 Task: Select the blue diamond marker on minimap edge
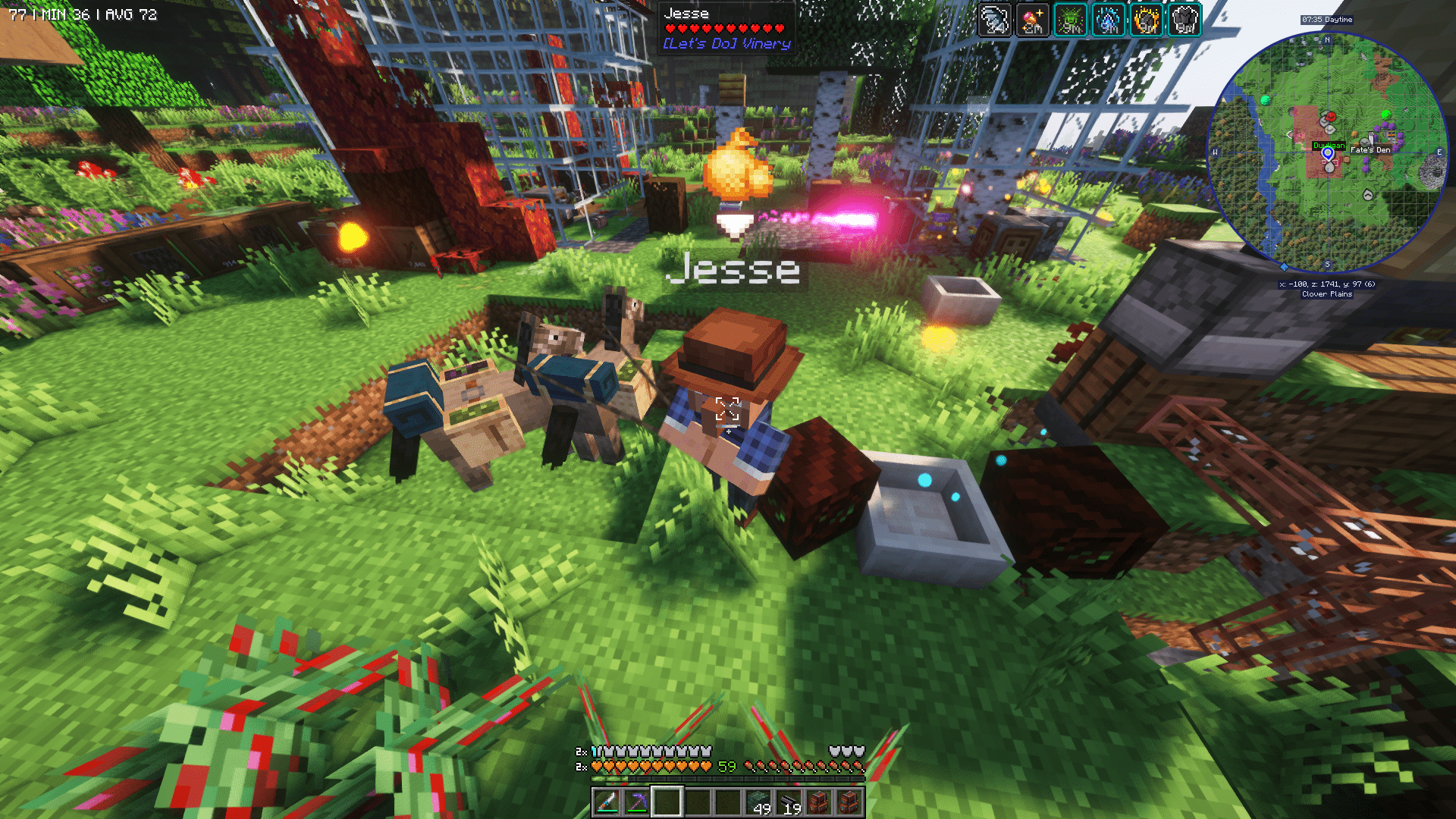tap(1284, 267)
